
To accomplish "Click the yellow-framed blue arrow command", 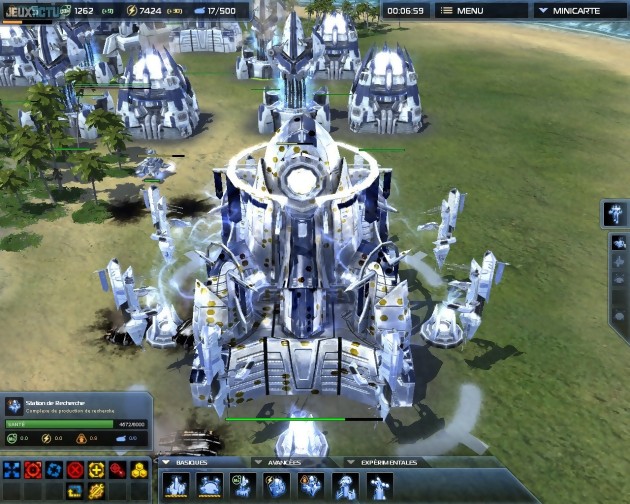I will 75,491.
